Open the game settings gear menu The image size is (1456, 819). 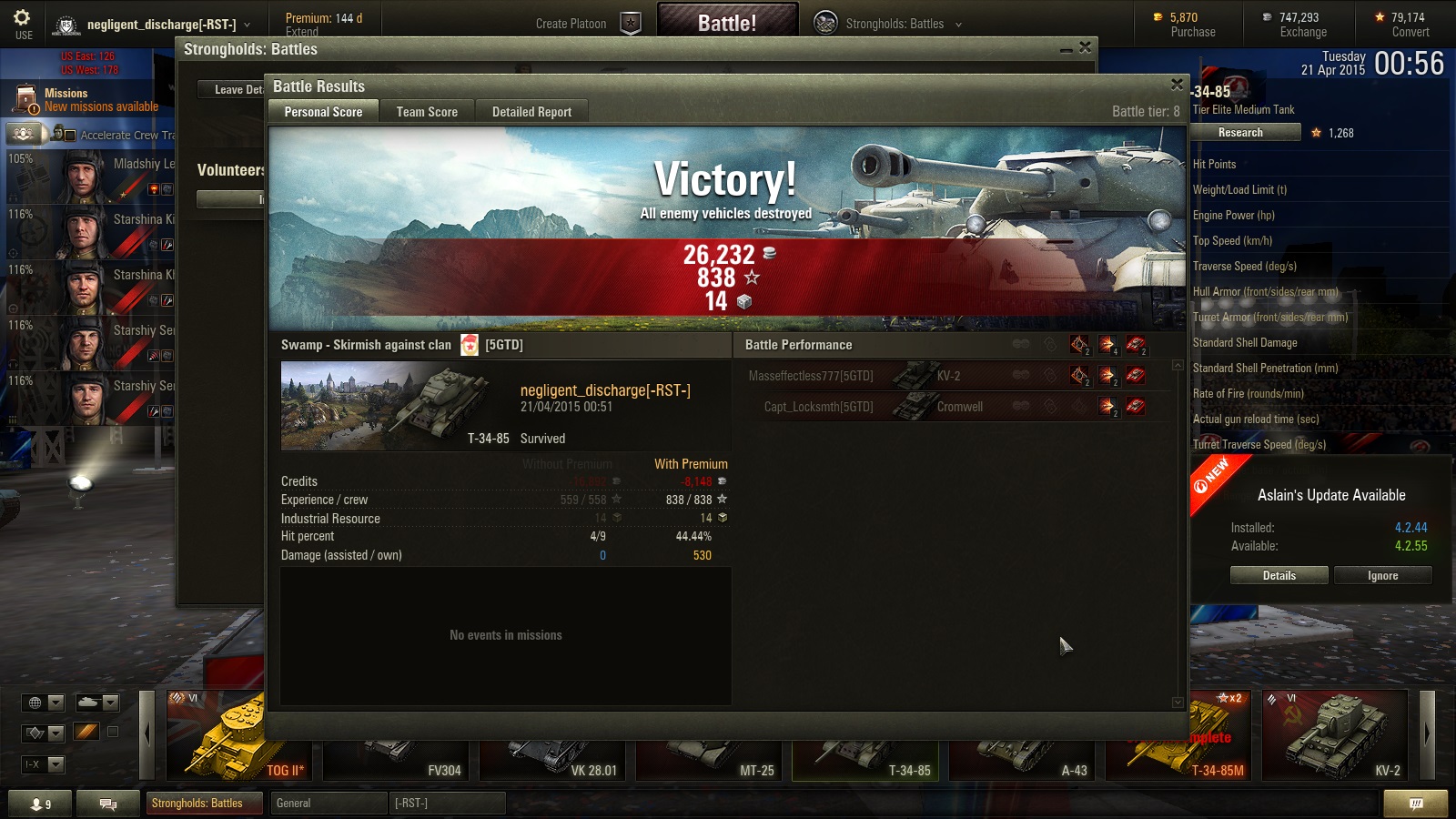click(x=23, y=23)
